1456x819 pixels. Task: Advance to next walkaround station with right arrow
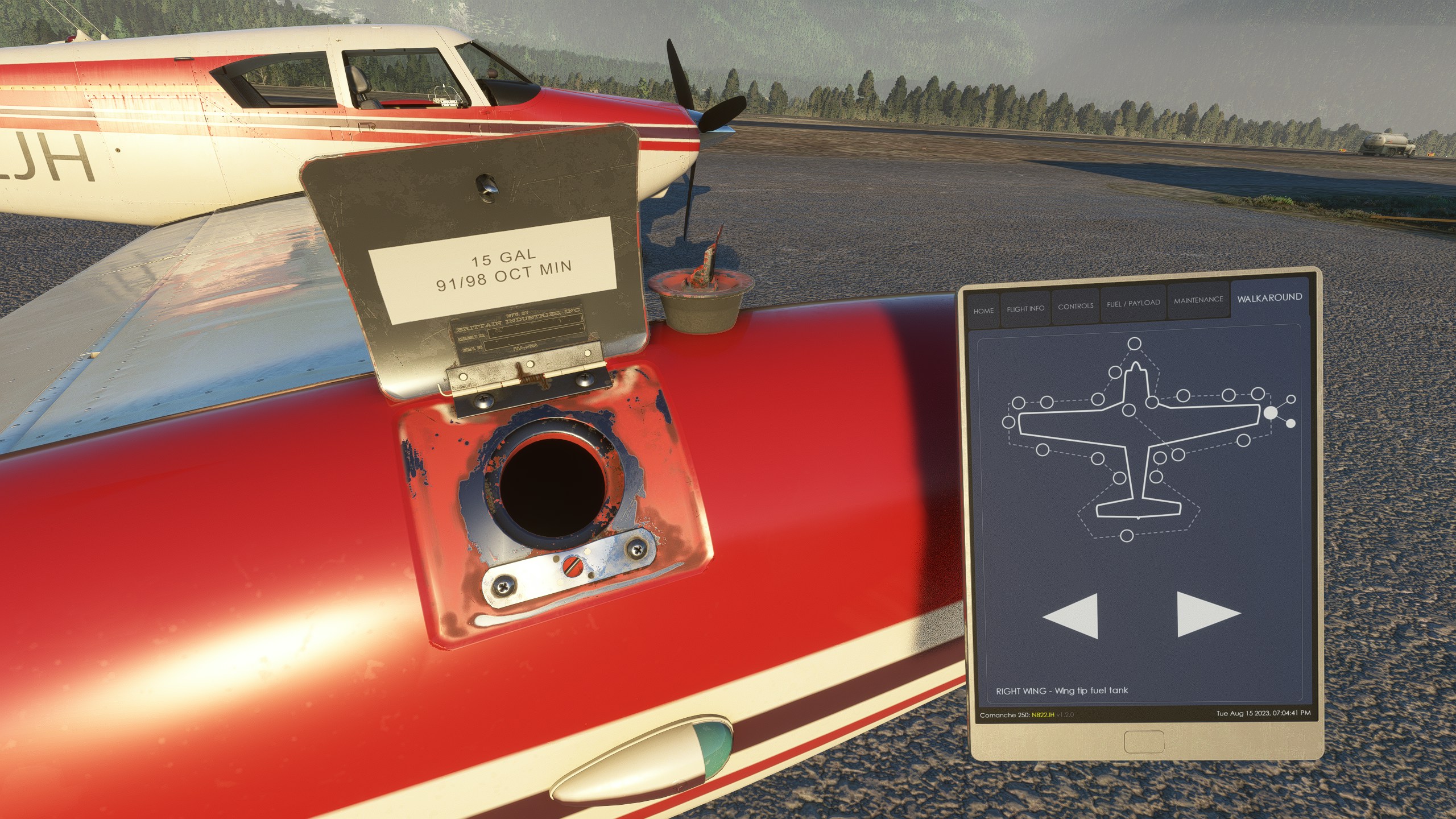click(x=1207, y=614)
